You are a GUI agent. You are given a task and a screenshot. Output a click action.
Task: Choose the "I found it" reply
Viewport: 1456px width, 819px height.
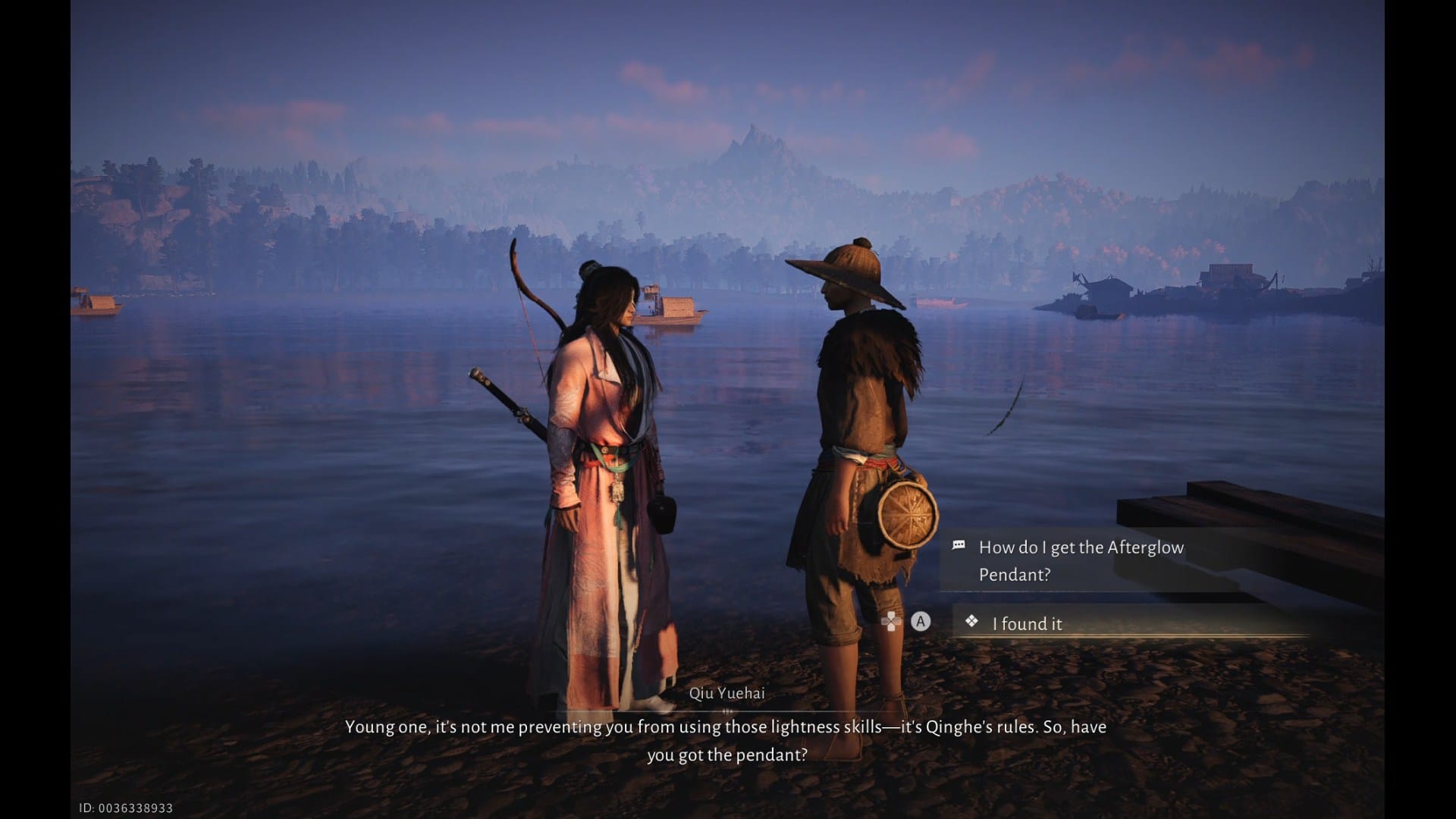click(x=1028, y=623)
